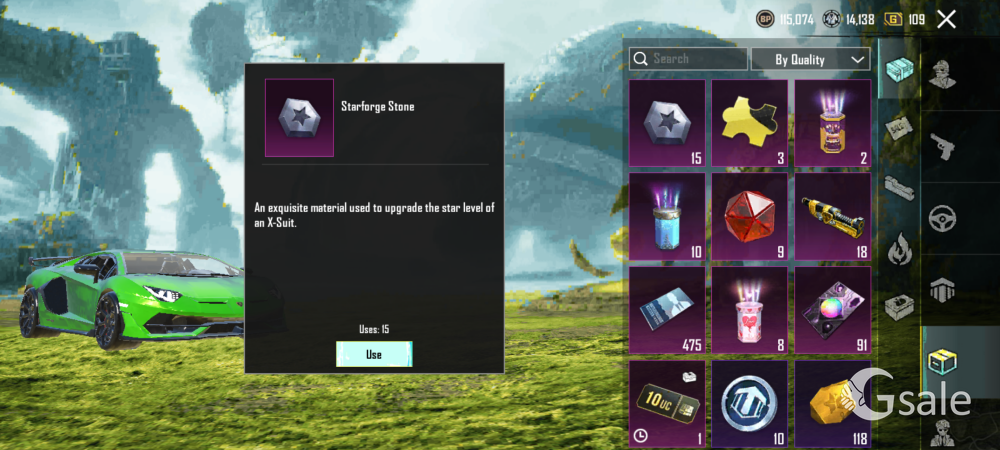Image resolution: width=1000 pixels, height=450 pixels.
Task: Select the pink heart canister item
Action: (750, 309)
